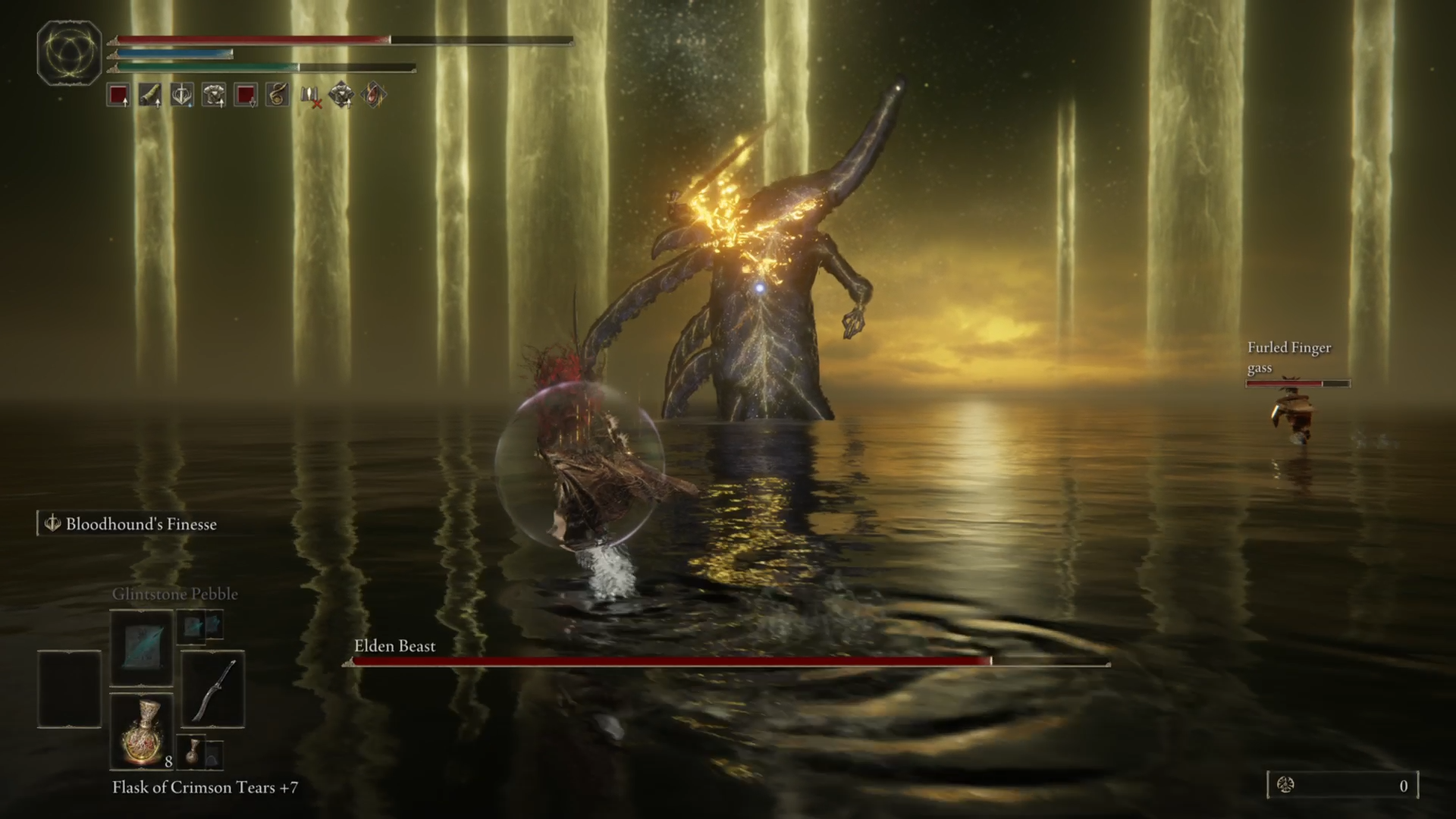Select the curved sword right-hand weapon slot
This screenshot has width=1456, height=819.
212,689
